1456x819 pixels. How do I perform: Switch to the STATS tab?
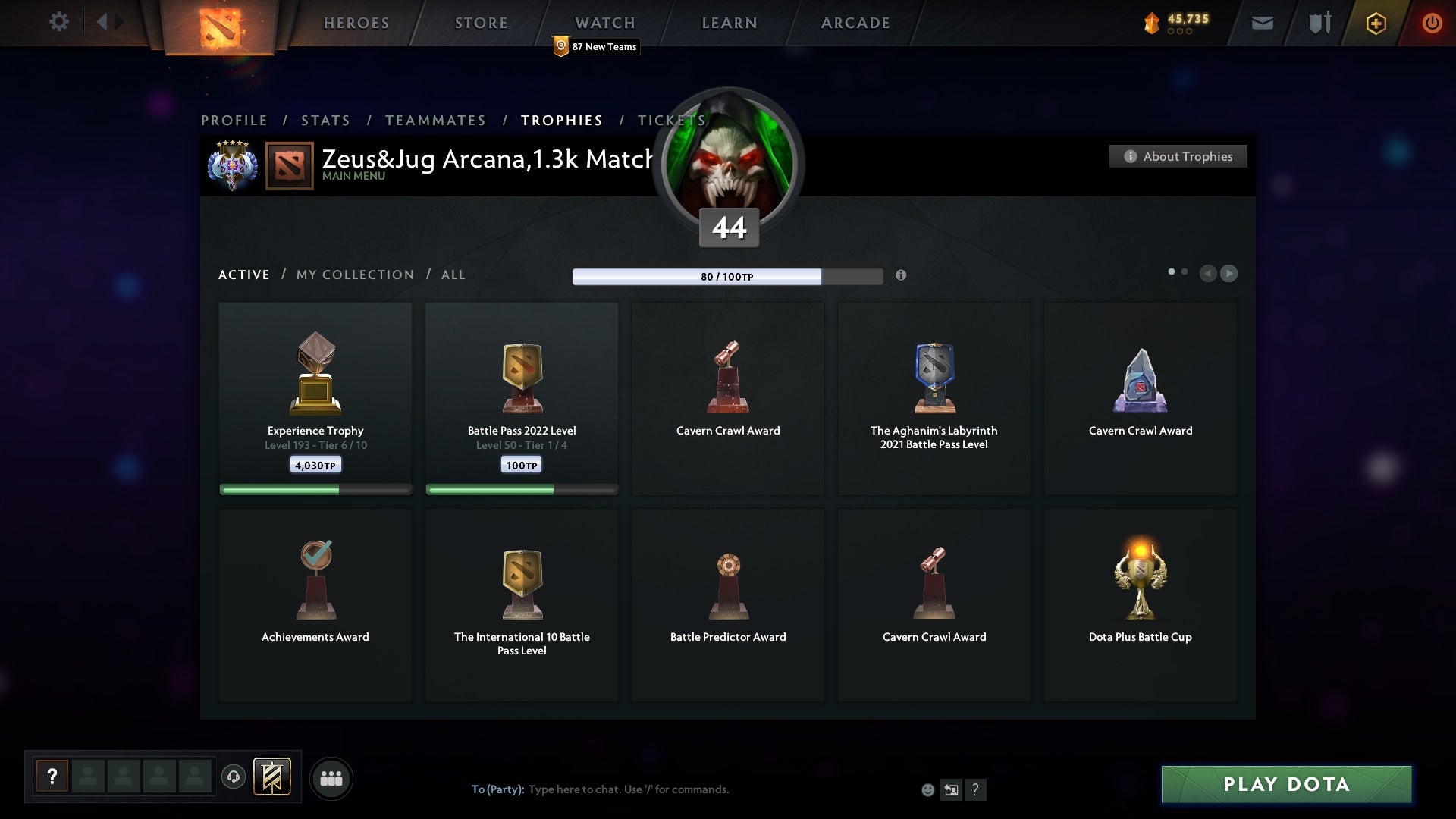click(325, 120)
